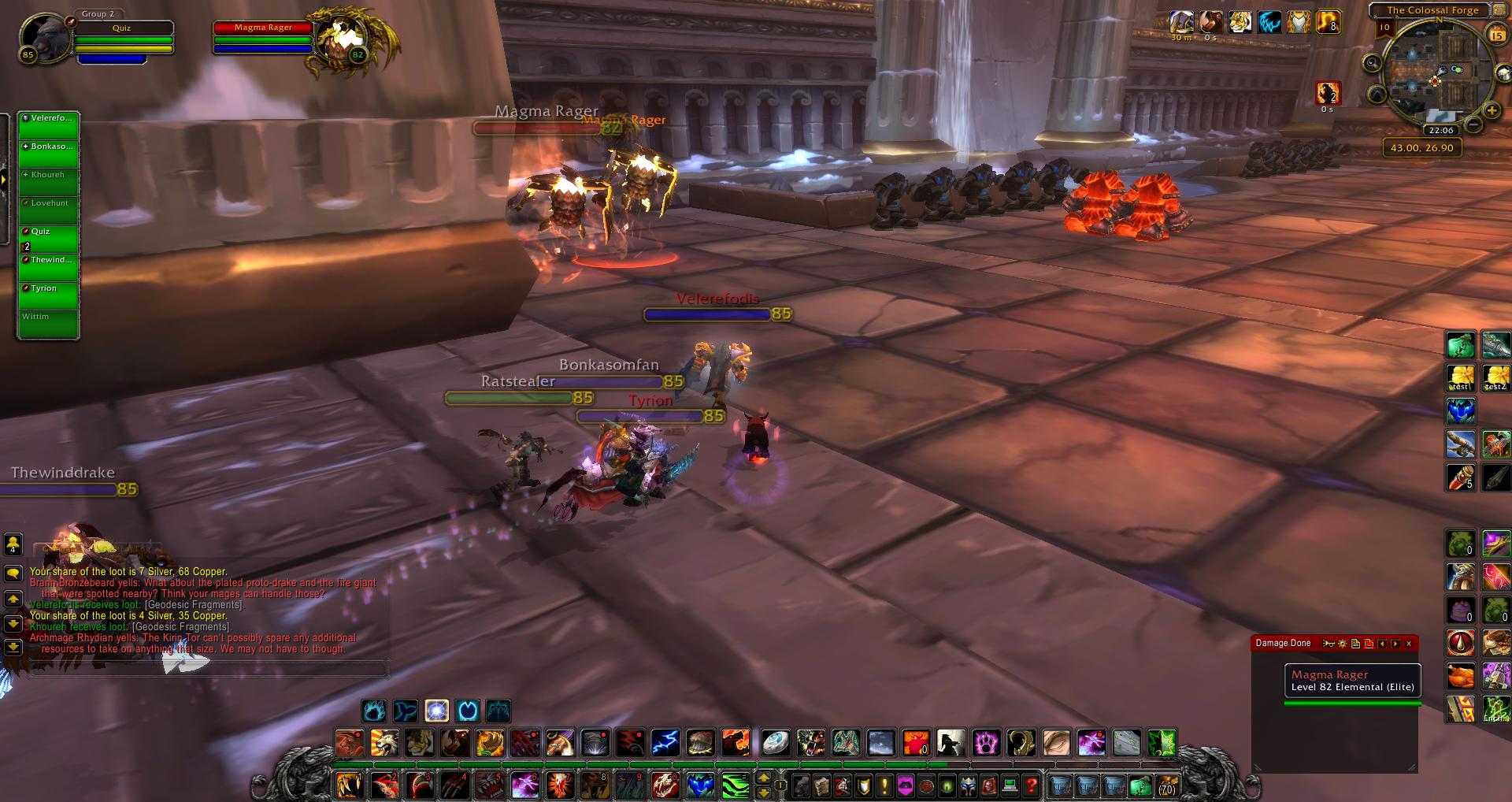This screenshot has height=802, width=1512.
Task: Open the quest log exclamation mark button
Action: (x=884, y=785)
